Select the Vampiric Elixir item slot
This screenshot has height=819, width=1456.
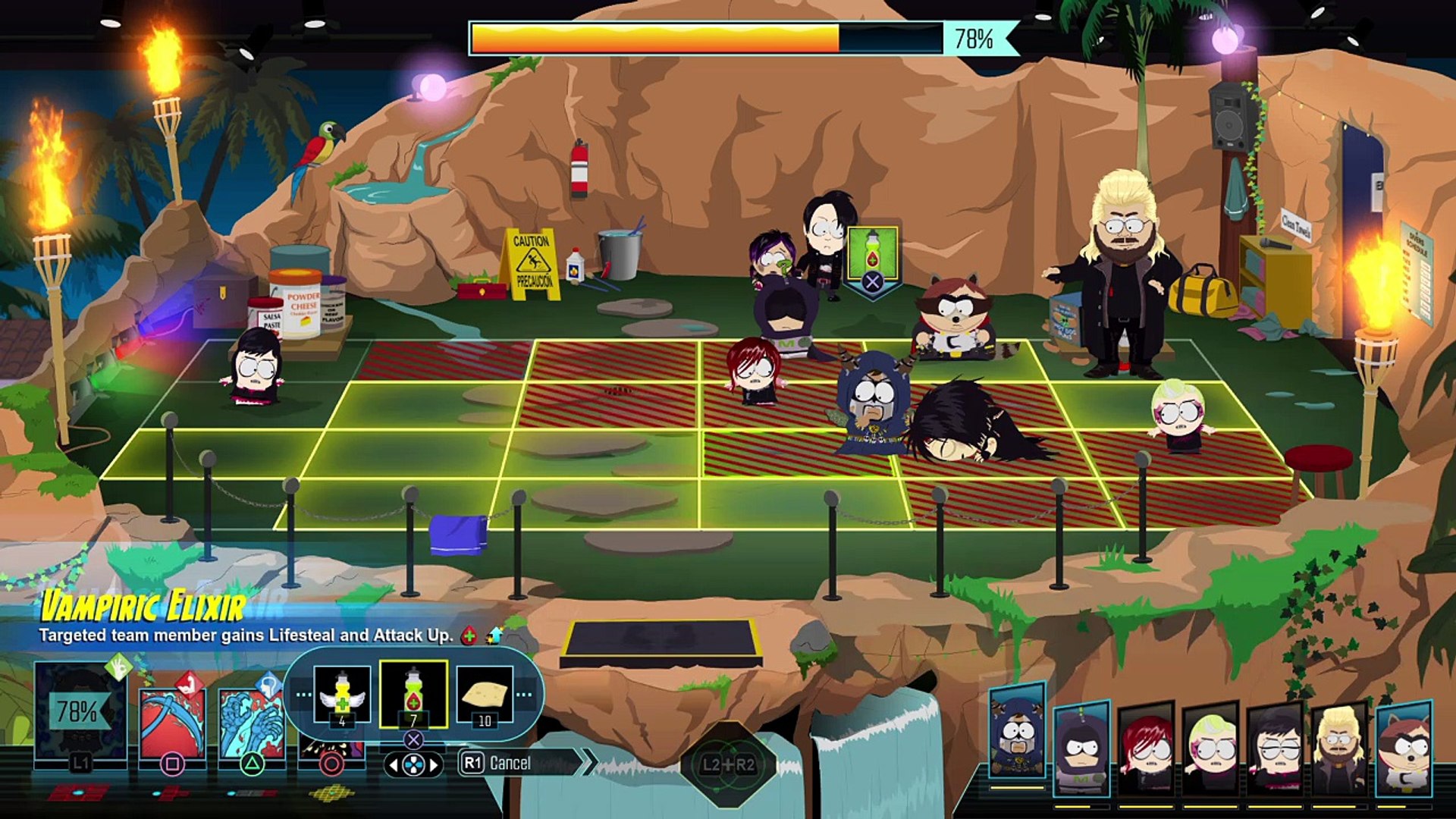click(413, 695)
